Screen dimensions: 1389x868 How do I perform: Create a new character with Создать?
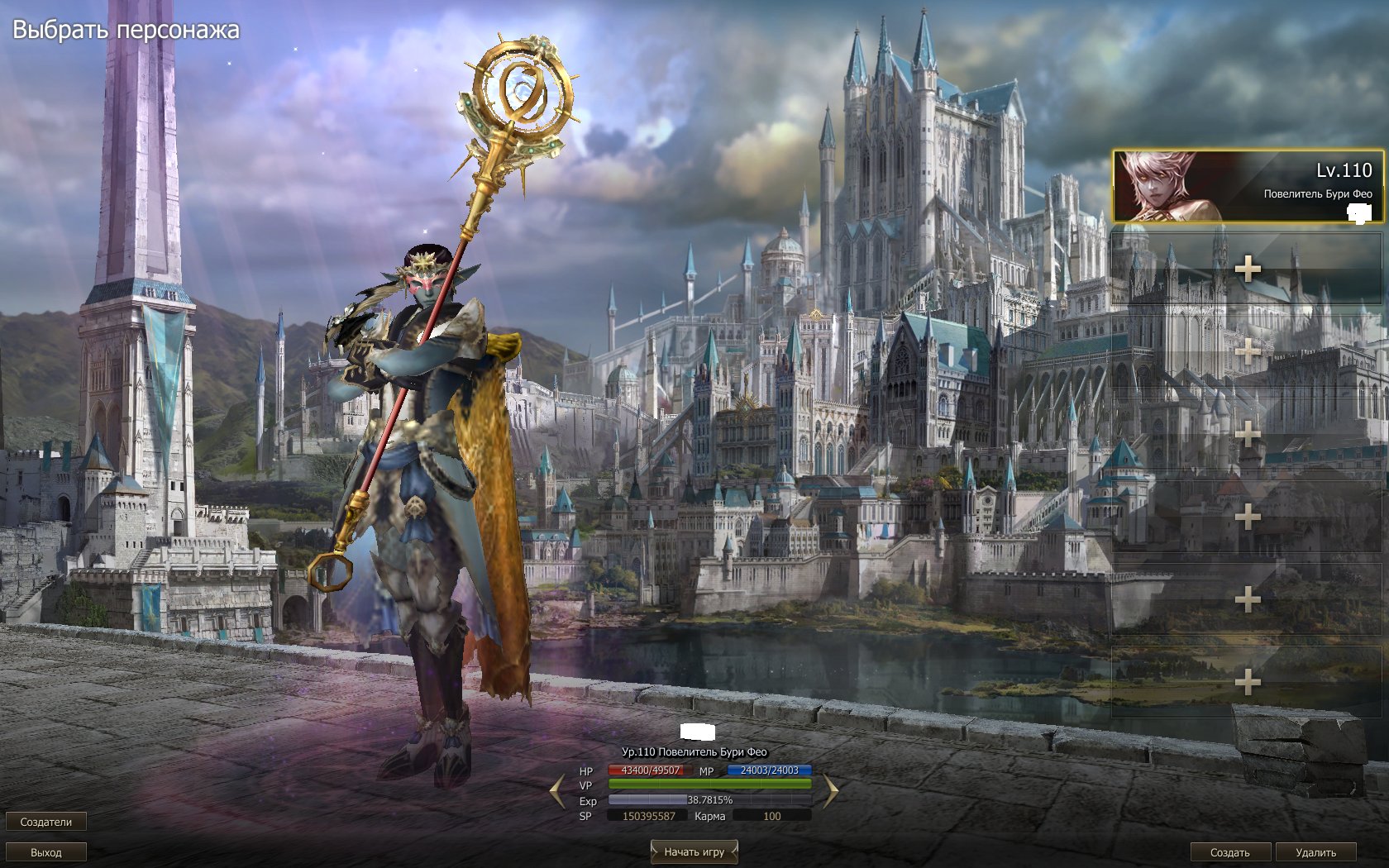[x=1230, y=852]
